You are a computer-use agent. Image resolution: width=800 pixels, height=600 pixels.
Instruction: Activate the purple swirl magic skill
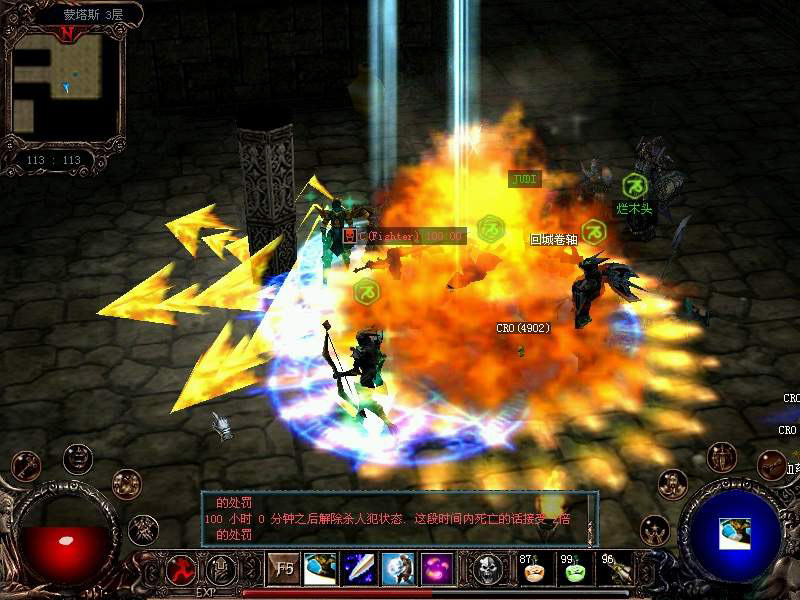click(436, 569)
